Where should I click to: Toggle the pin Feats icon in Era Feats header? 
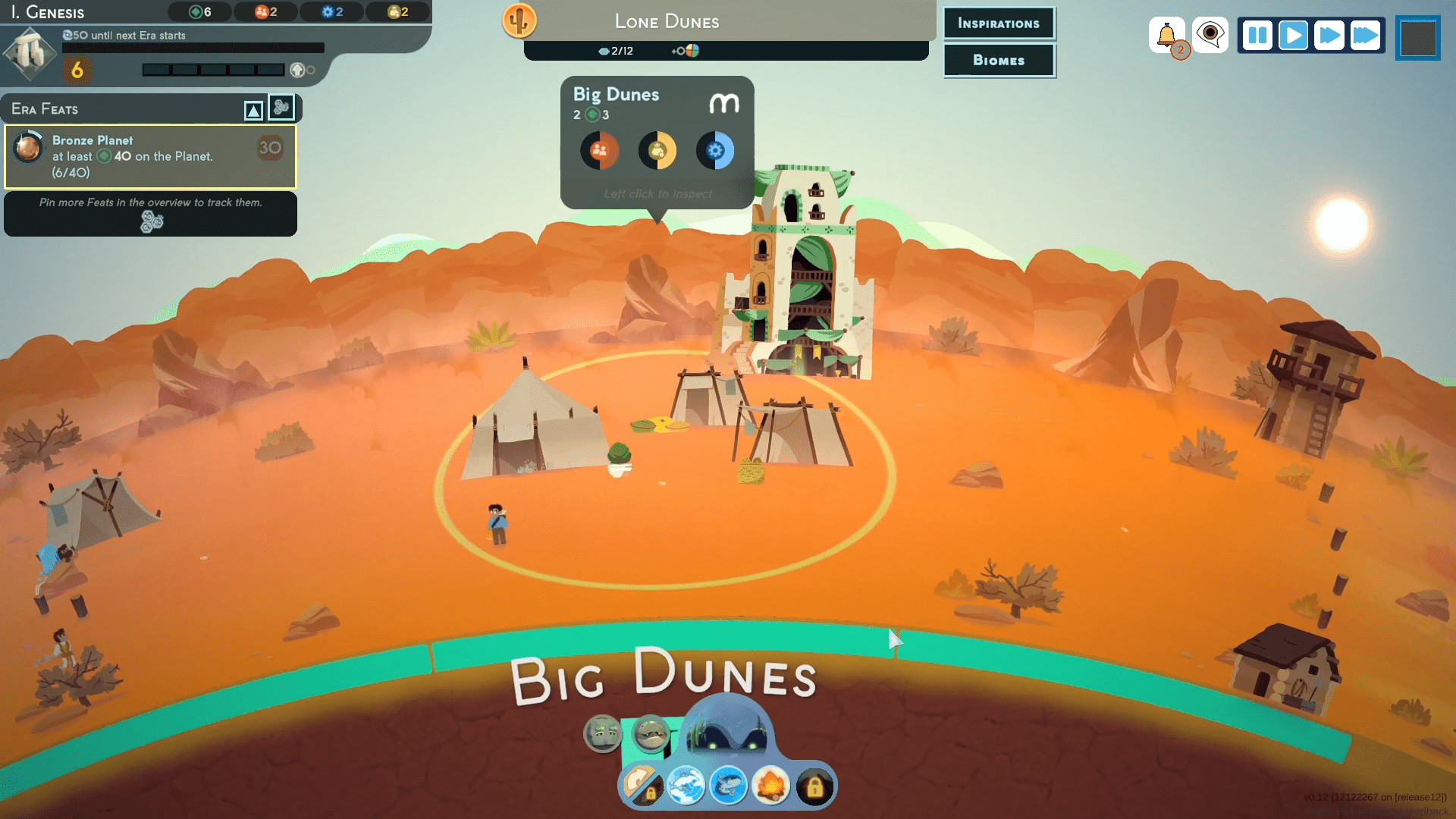[x=281, y=108]
